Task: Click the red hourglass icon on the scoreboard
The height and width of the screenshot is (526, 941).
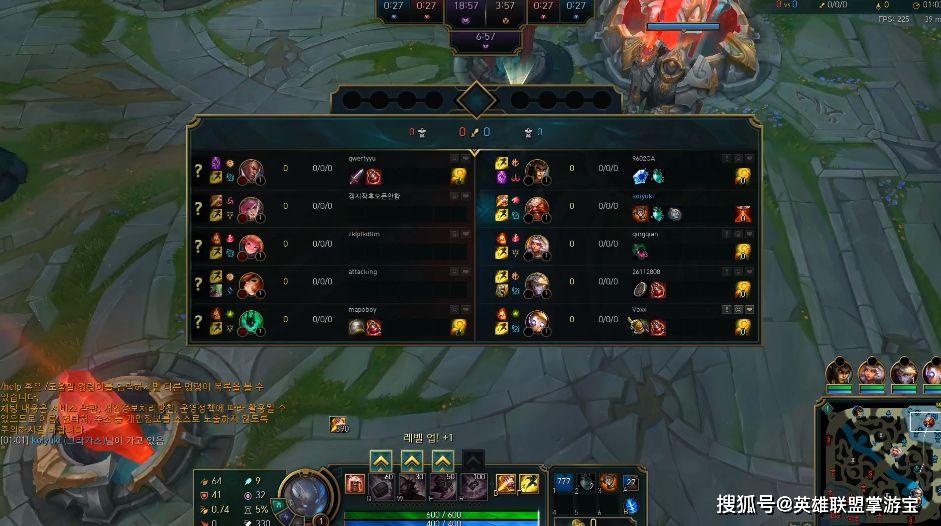Action: [743, 213]
